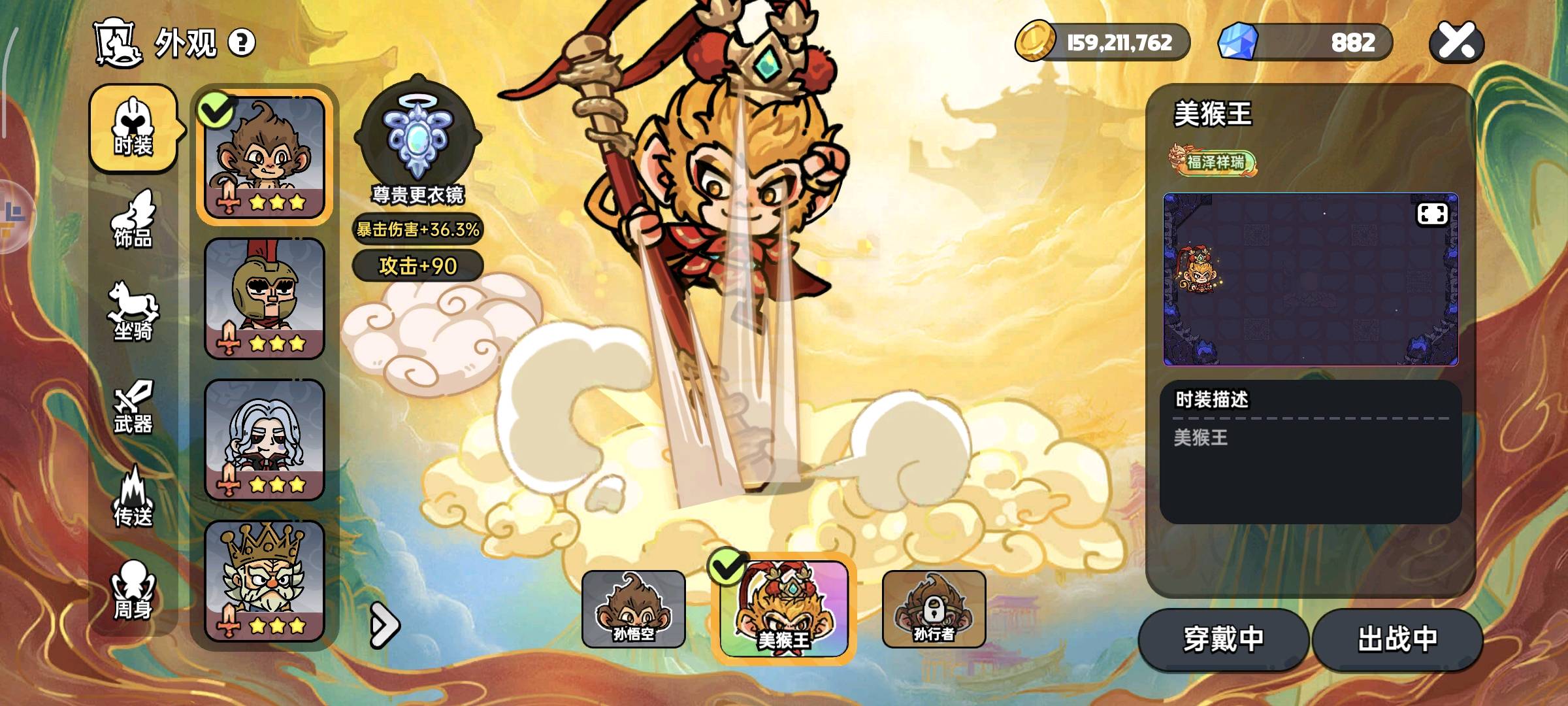
Task: Choose the 周身 aura tab
Action: point(133,590)
